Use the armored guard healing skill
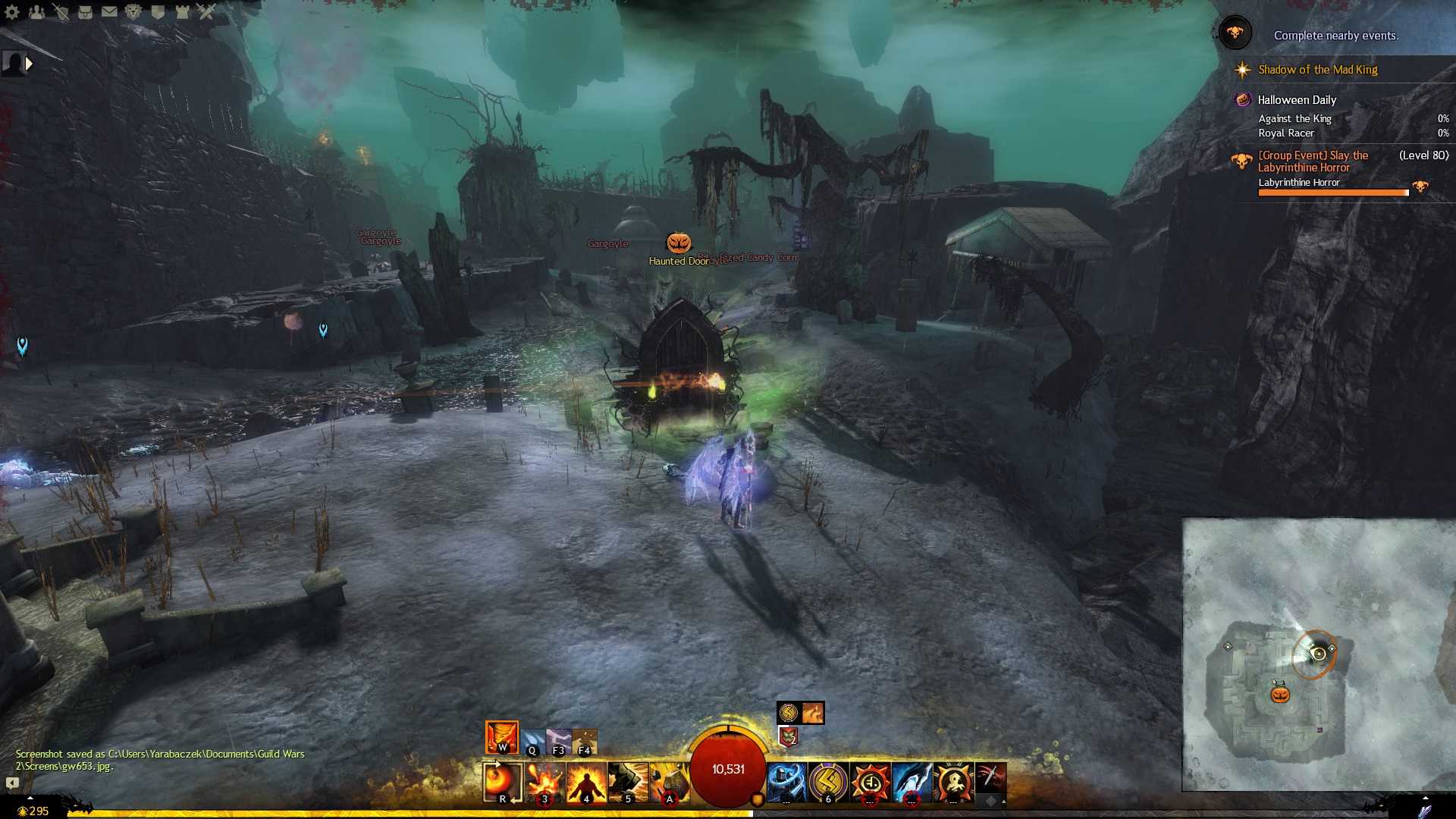This screenshot has height=819, width=1456. click(786, 783)
